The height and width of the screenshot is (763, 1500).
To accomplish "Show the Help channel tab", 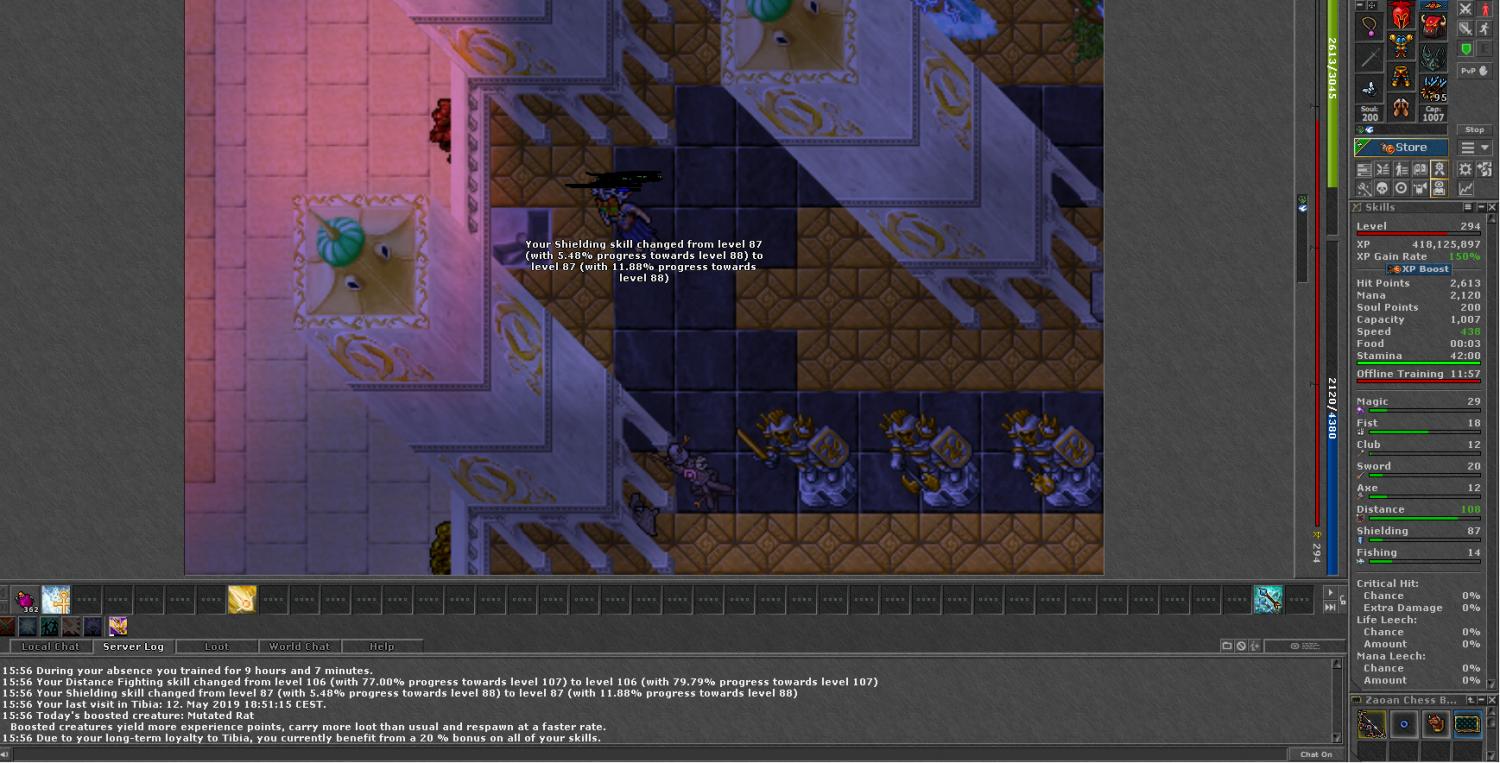I will tap(381, 647).
